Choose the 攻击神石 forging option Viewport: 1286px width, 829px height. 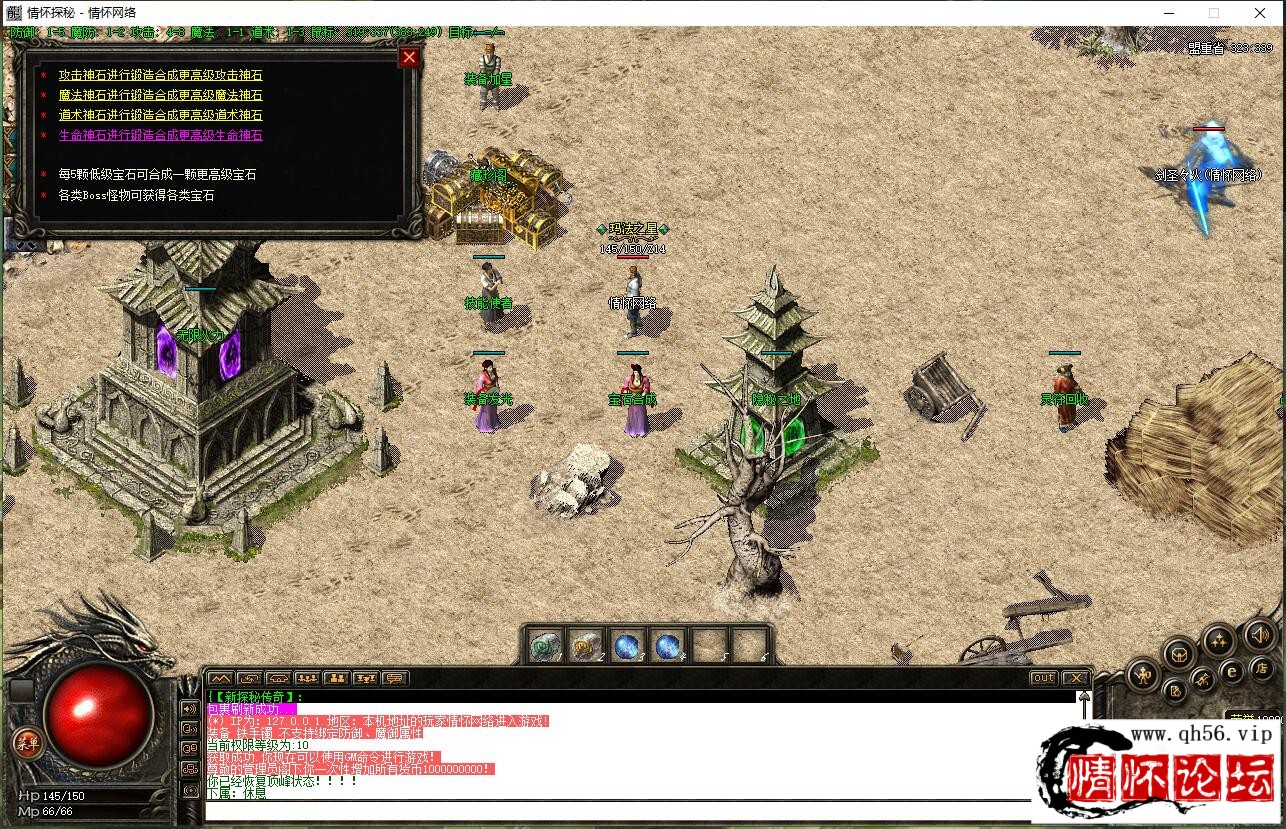pyautogui.click(x=160, y=75)
